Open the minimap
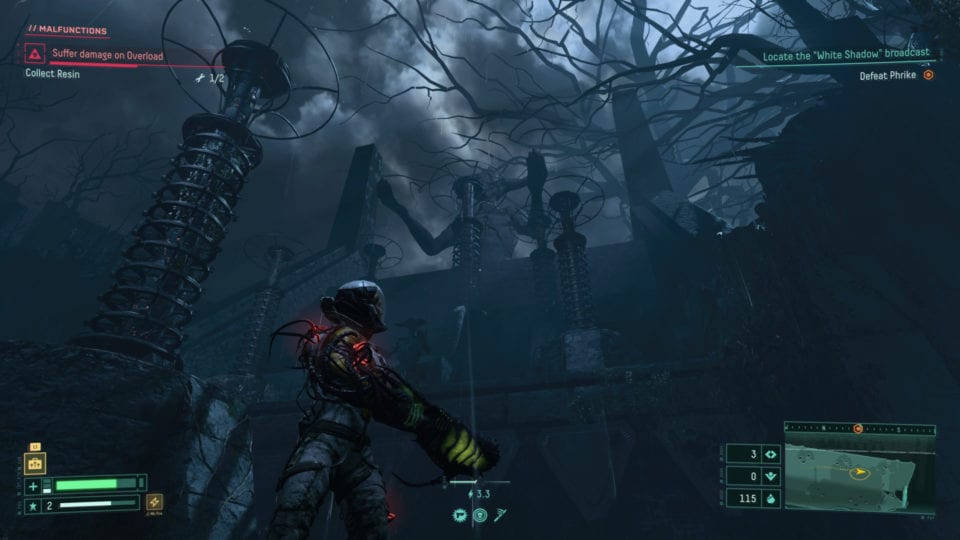Viewport: 960px width, 540px height. point(859,475)
